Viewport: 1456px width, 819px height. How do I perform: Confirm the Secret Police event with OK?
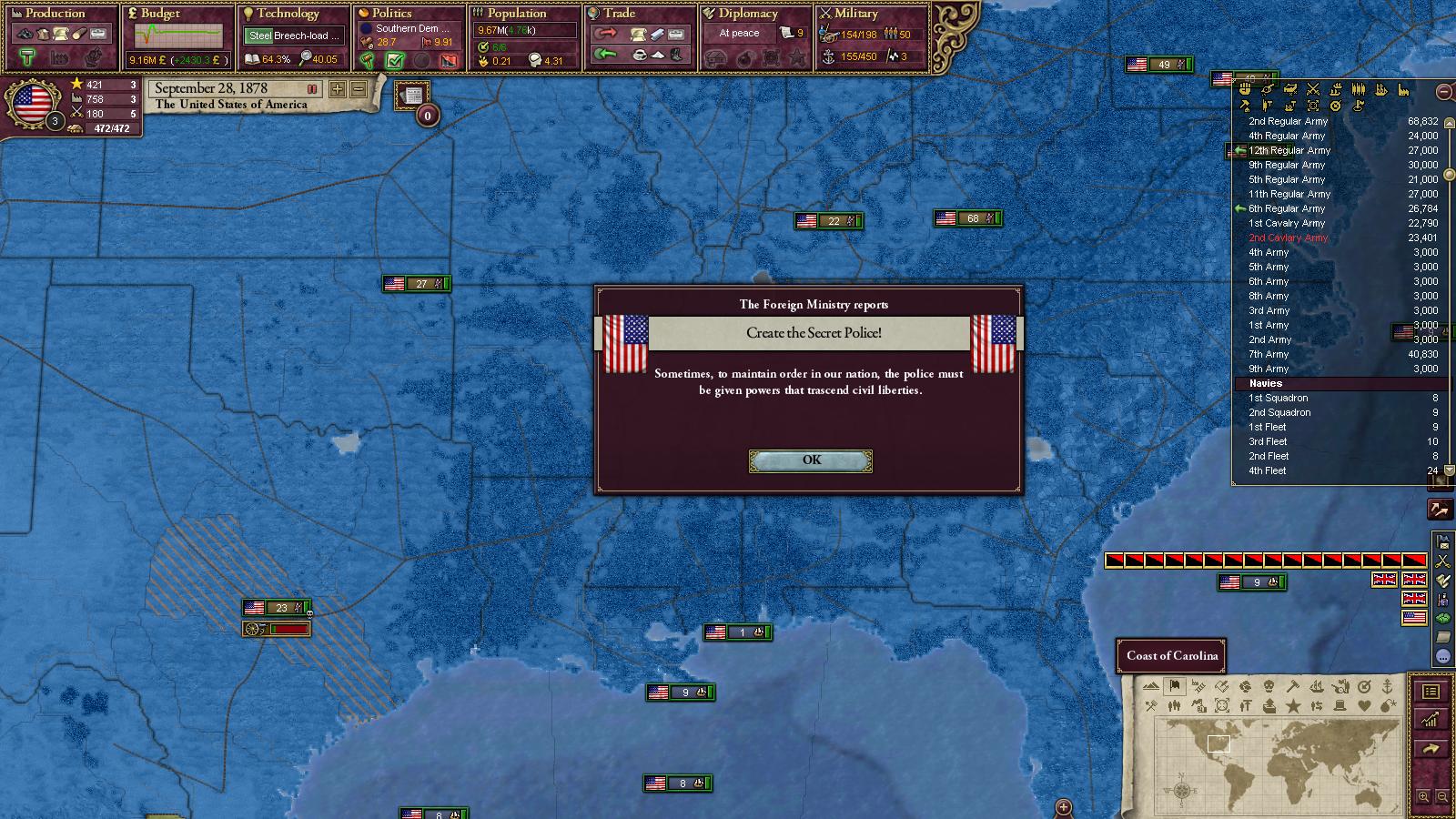(811, 461)
